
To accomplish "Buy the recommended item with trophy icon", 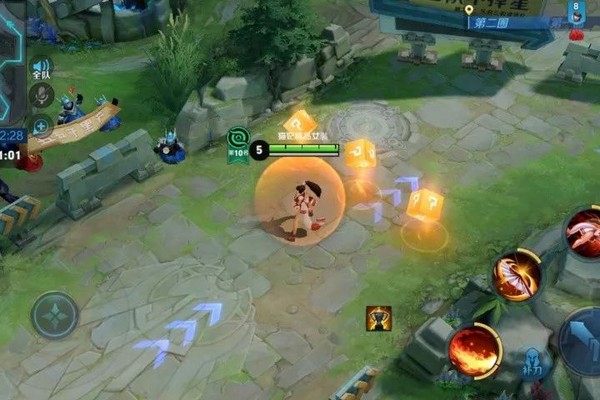I will [x=378, y=318].
